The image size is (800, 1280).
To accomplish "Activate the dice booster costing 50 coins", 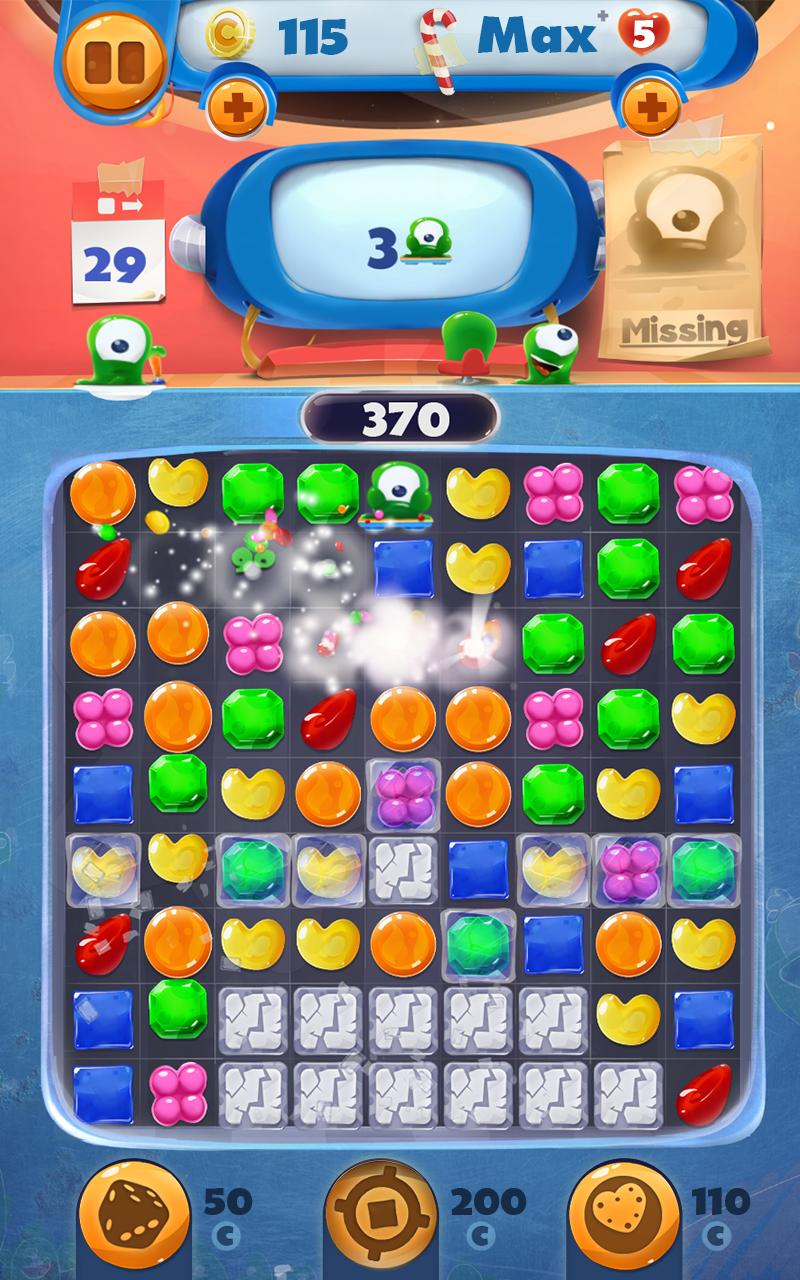I will tap(135, 1217).
